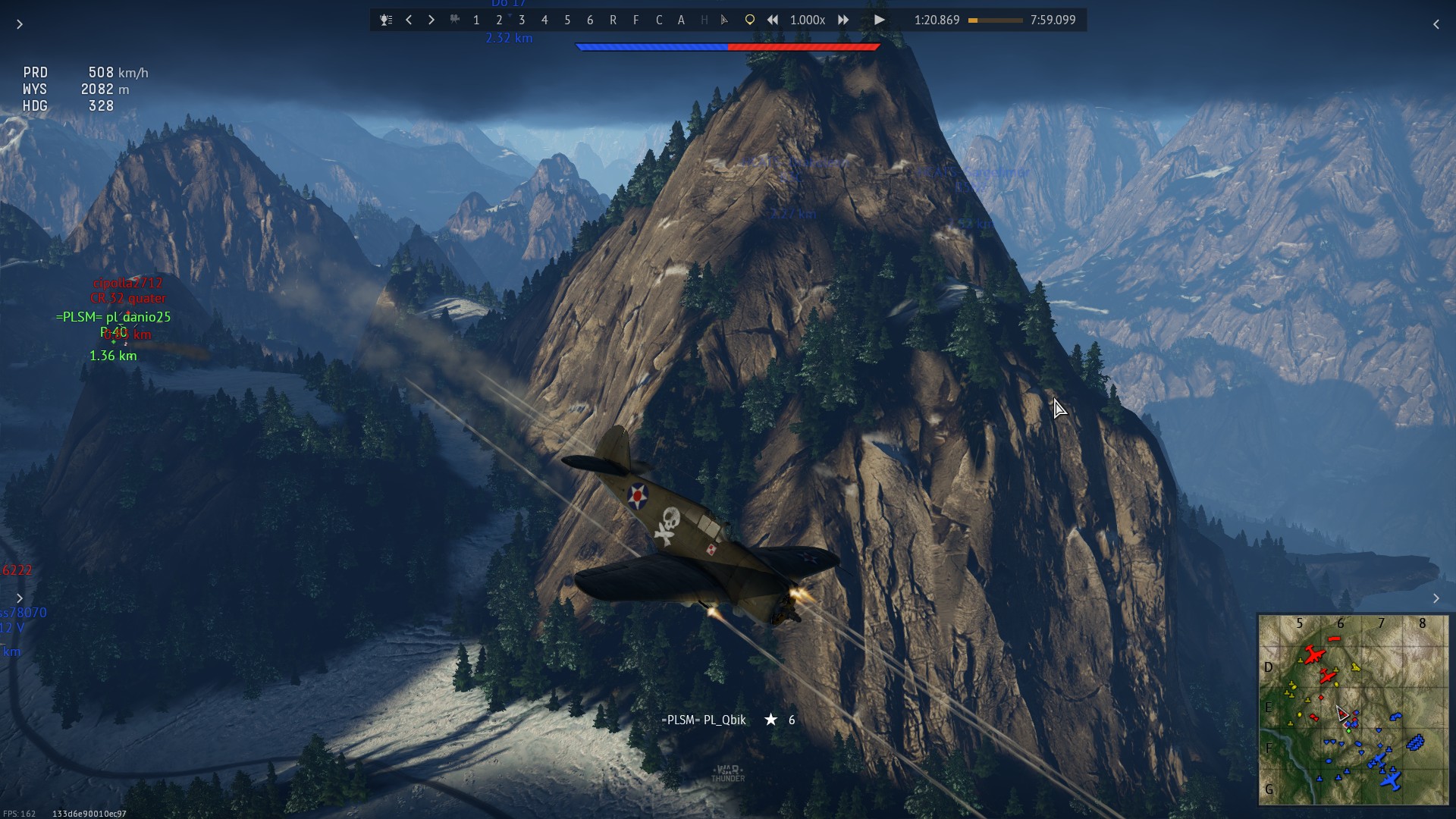Viewport: 1456px width, 819px height.
Task: Select camera preset 4 in replay toolbar
Action: pyautogui.click(x=544, y=20)
